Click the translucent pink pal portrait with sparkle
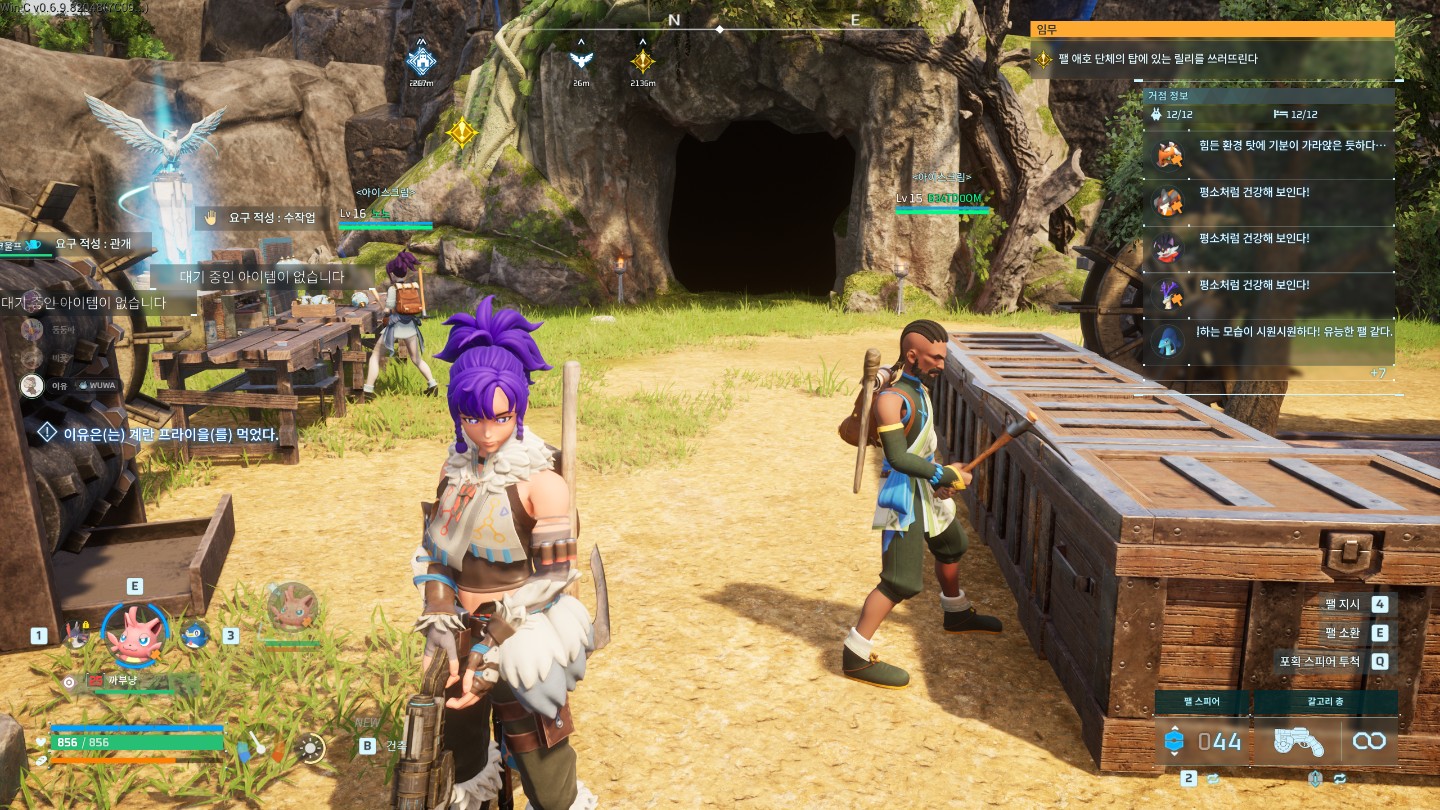This screenshot has width=1440, height=810. click(292, 606)
